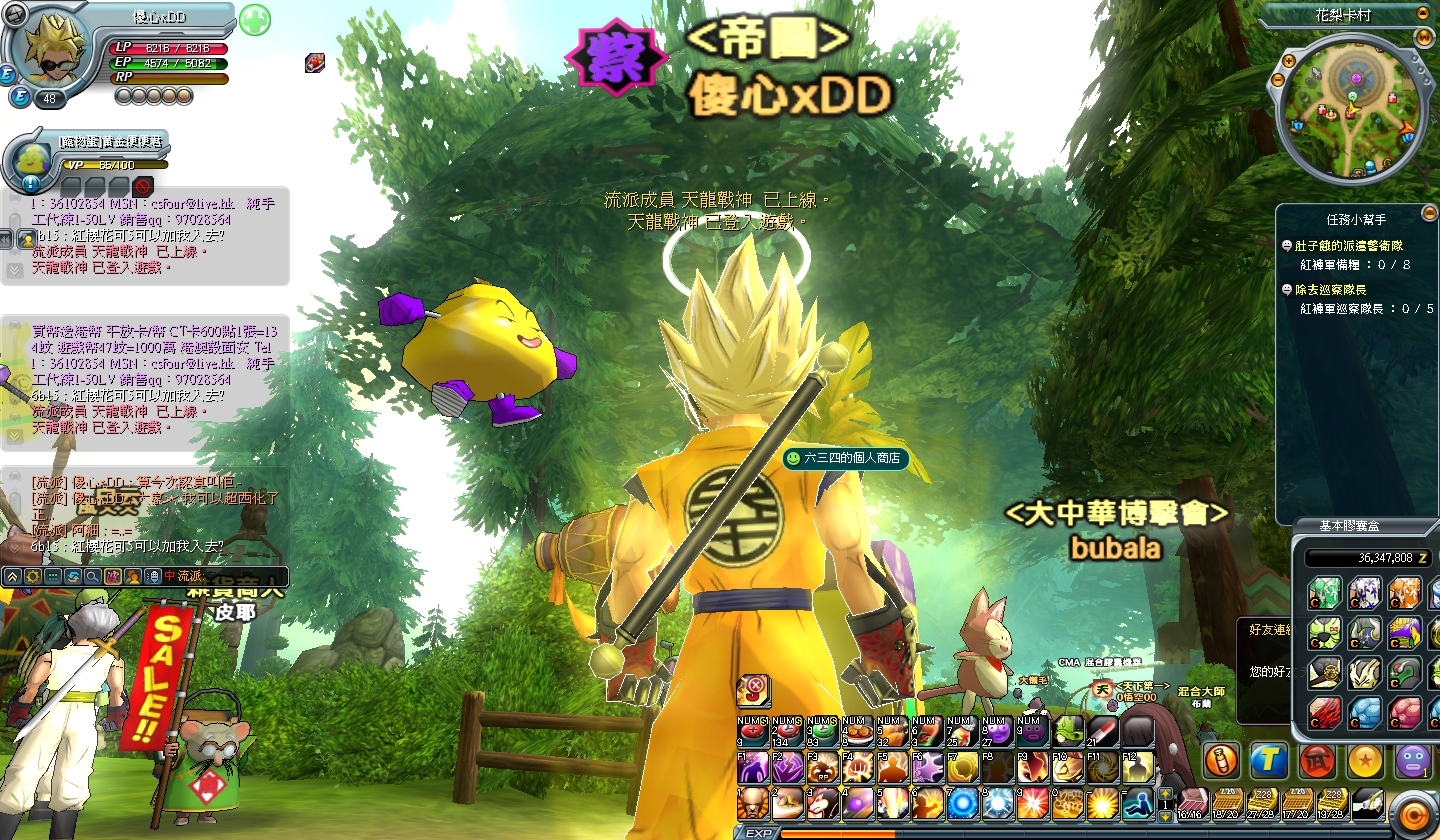The image size is (1440, 840).
Task: Activate the sitting rest skill icon
Action: click(x=1136, y=801)
